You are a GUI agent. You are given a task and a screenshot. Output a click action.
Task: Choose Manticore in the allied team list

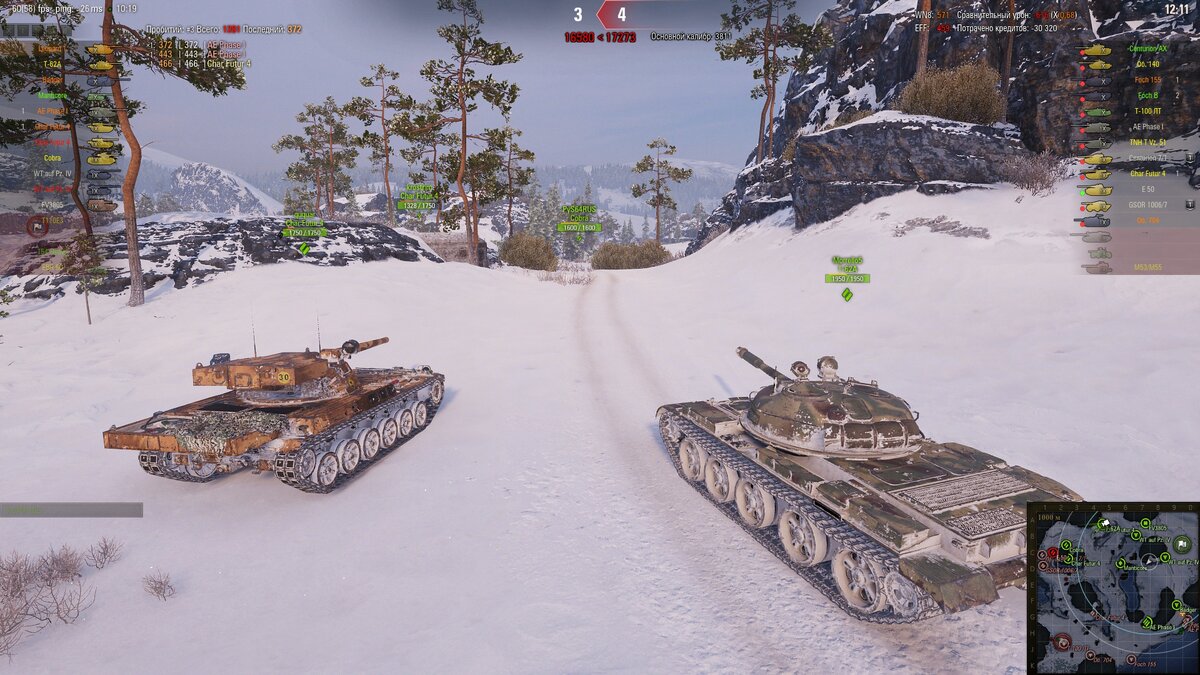click(52, 96)
